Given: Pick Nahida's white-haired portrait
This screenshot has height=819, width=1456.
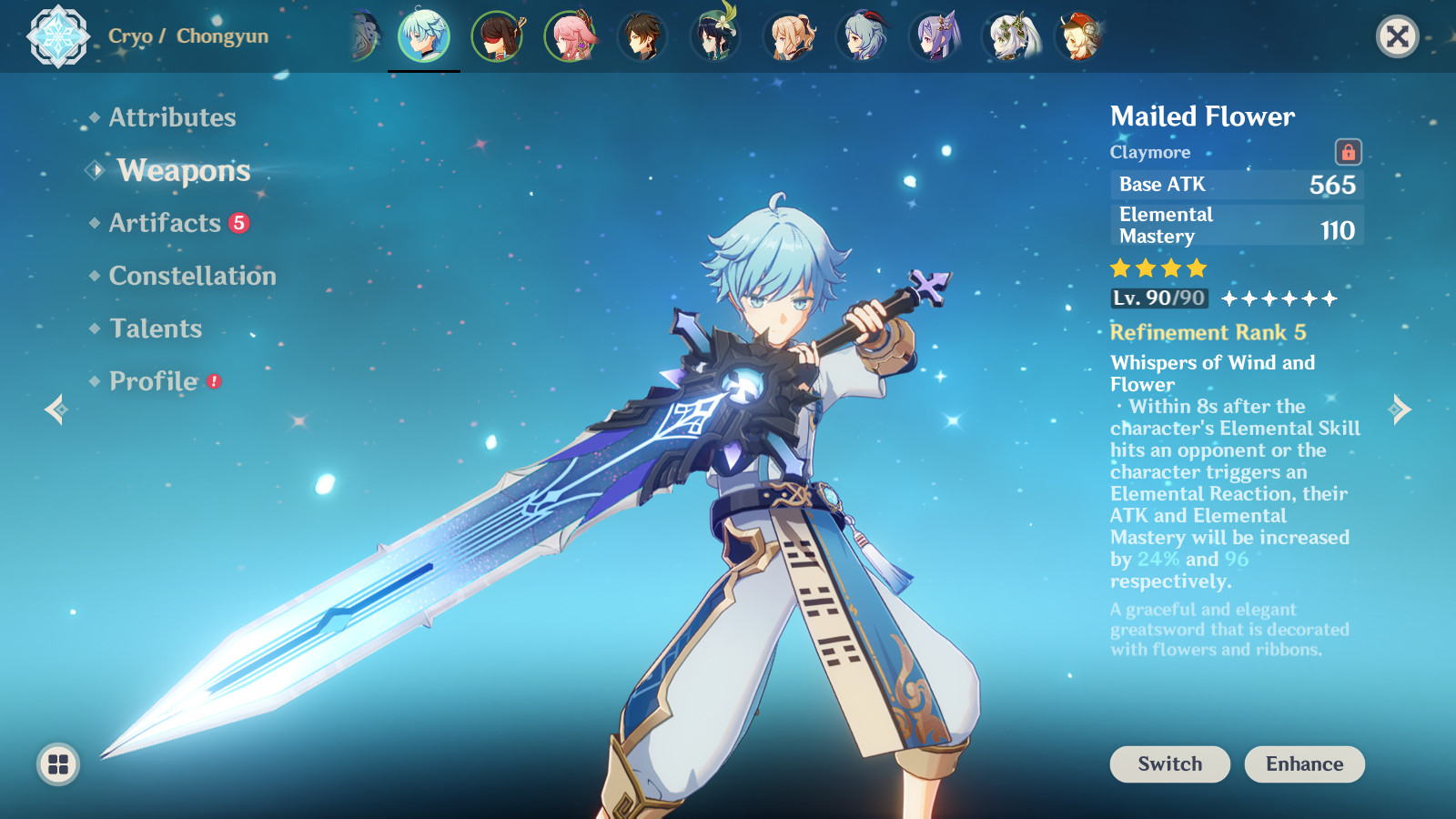Looking at the screenshot, I should click(x=1008, y=37).
